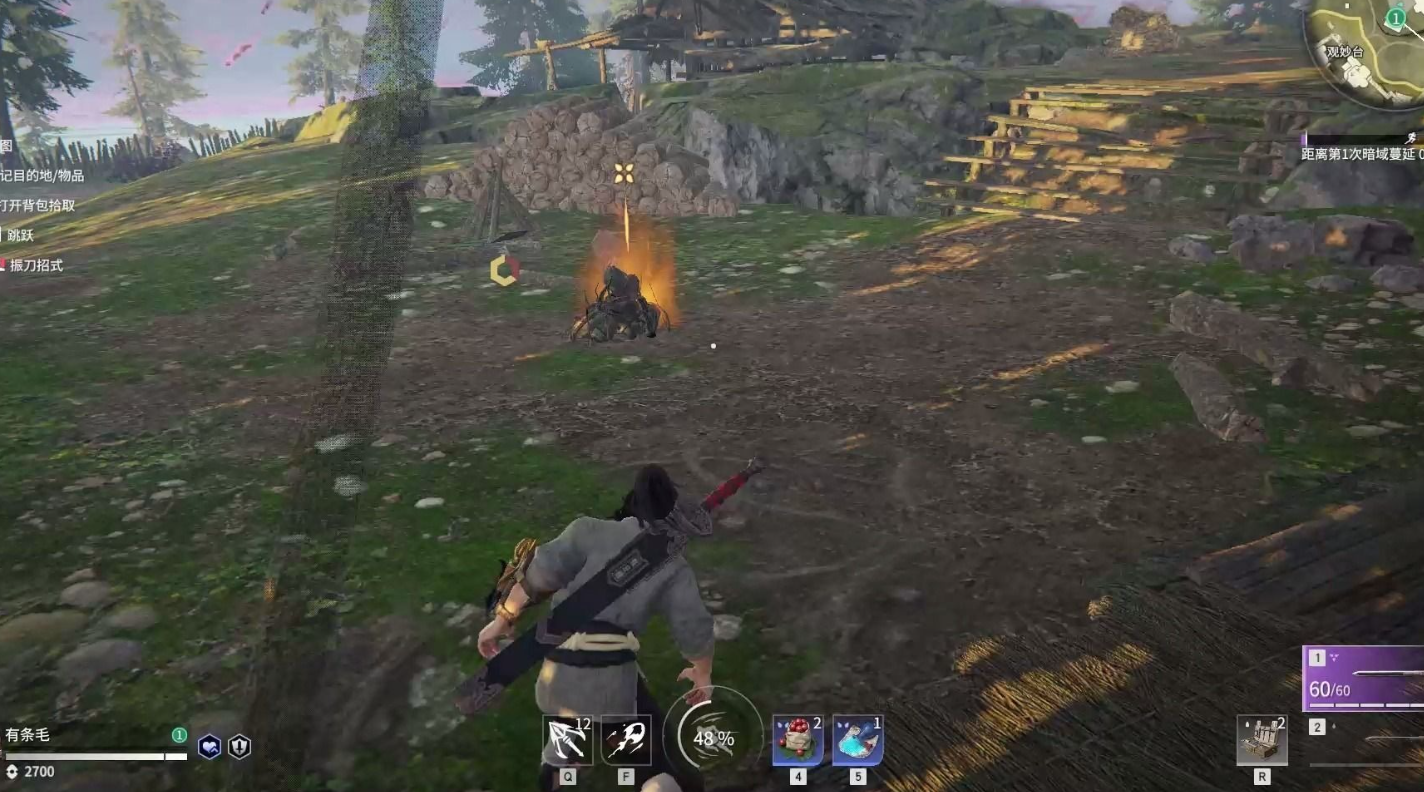Trigger the flame dash skill icon
Image resolution: width=1424 pixels, height=792 pixels.
pyautogui.click(x=626, y=741)
